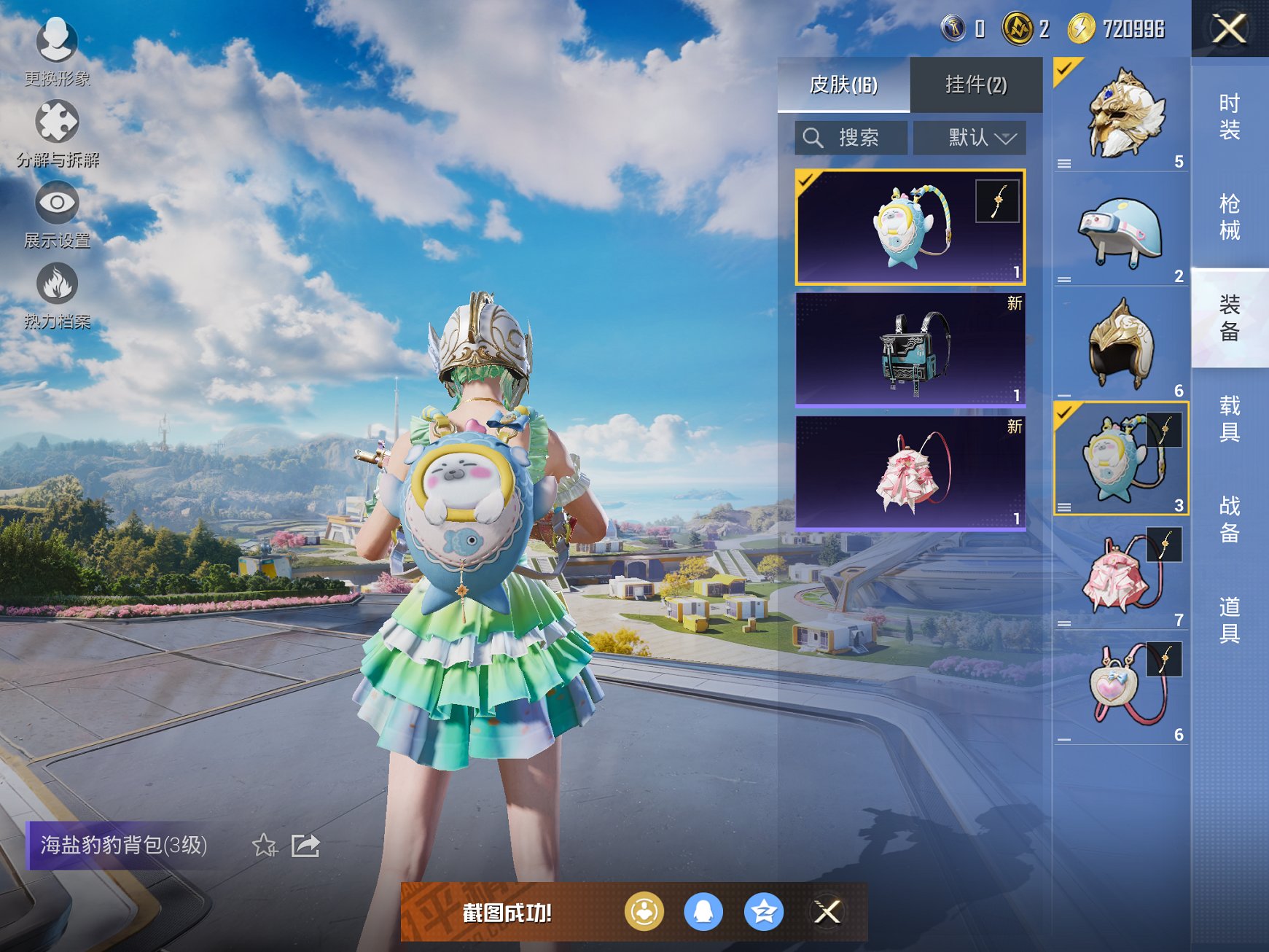1269x952 pixels.
Task: Open the 道具 items category
Action: pyautogui.click(x=1230, y=620)
